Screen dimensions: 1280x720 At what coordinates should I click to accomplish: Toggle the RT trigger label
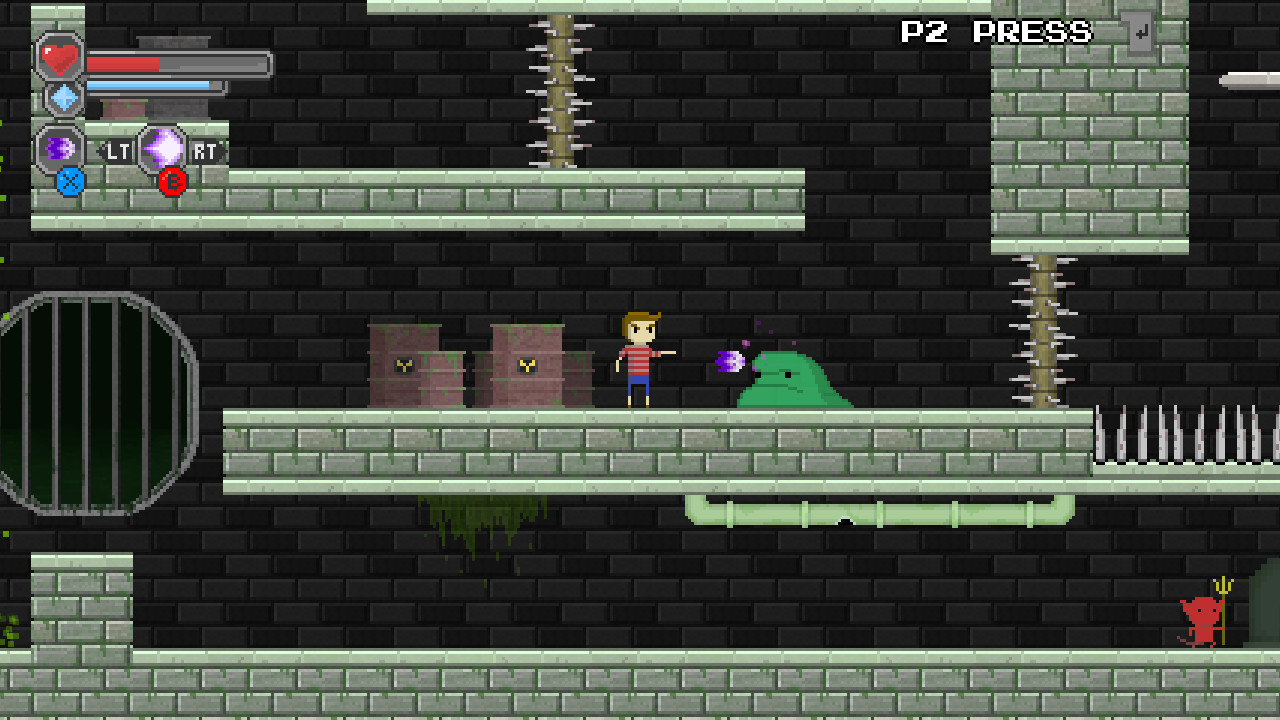point(204,150)
